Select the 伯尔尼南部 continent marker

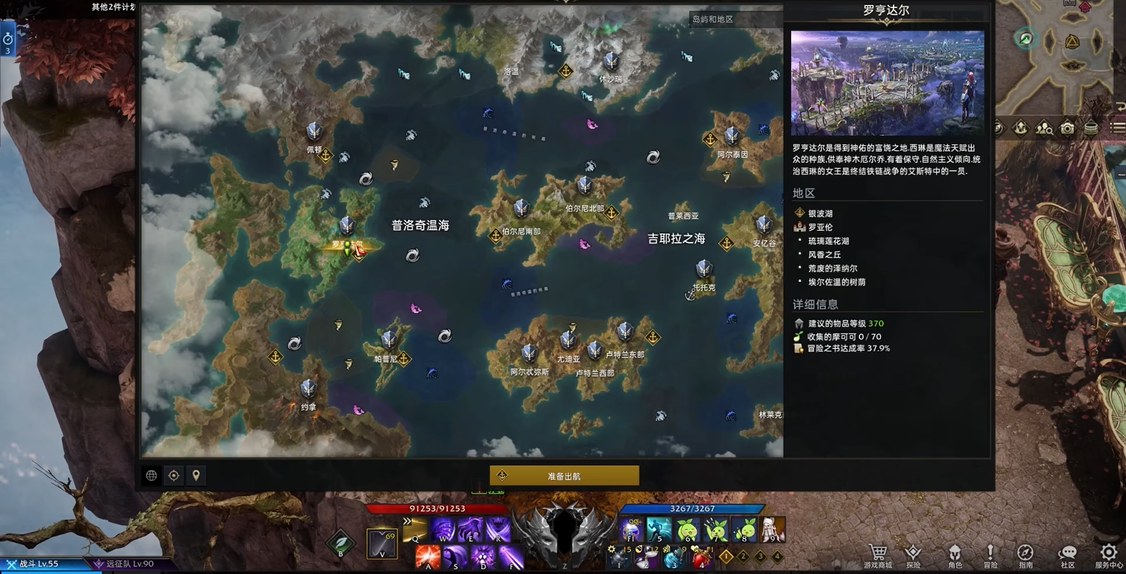[x=521, y=210]
